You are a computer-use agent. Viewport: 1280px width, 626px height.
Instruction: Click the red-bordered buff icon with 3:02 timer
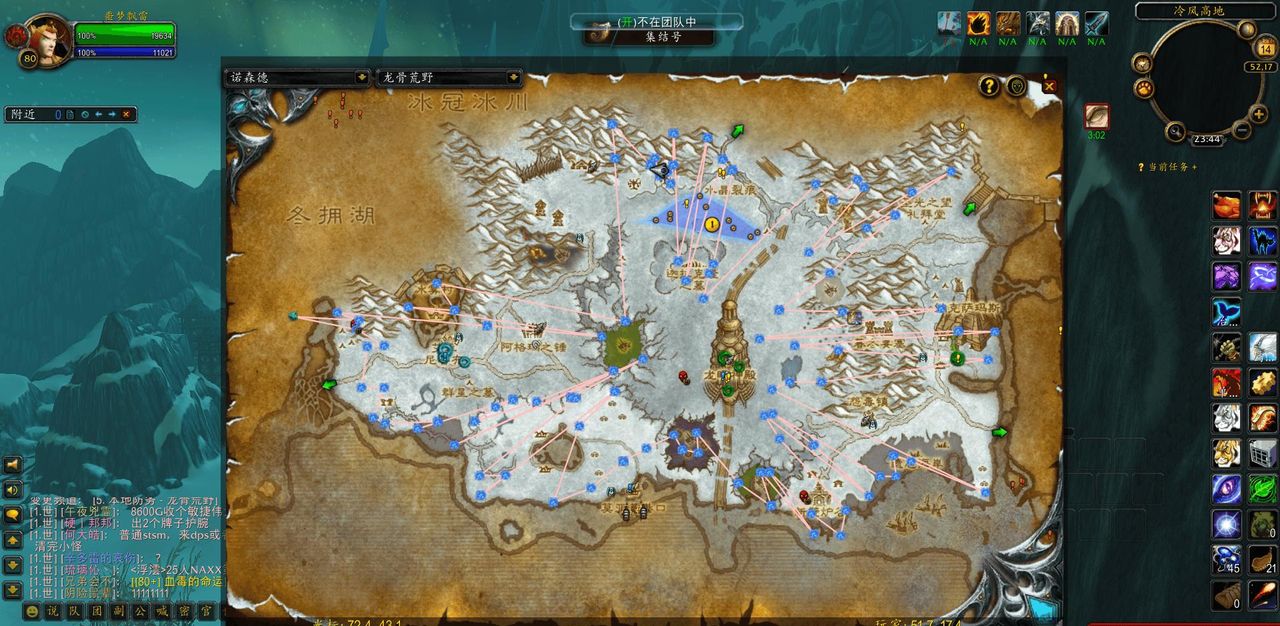[1097, 116]
